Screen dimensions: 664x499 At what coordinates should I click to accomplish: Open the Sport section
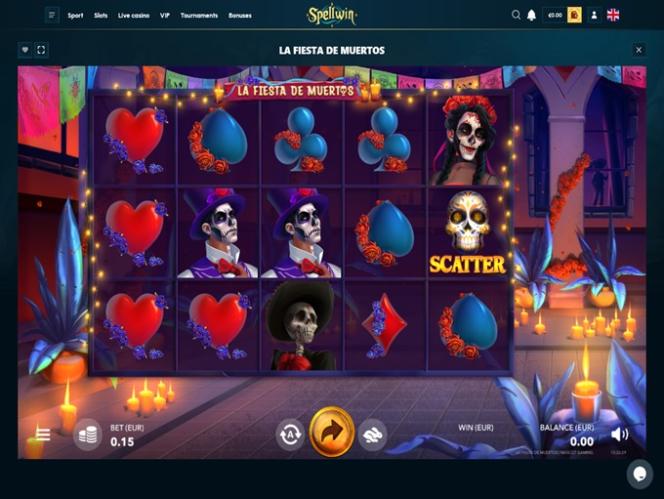point(75,16)
